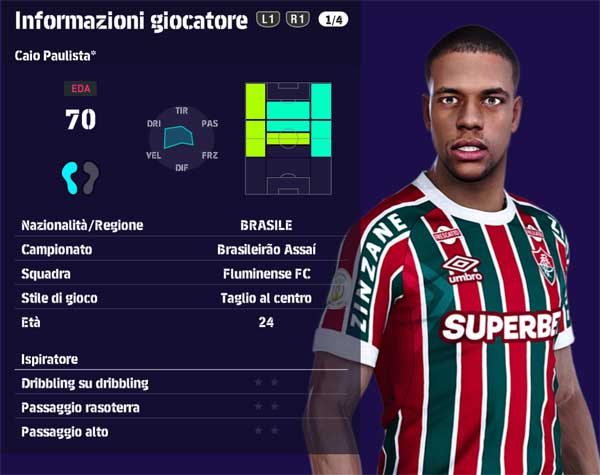
Task: Choose the Passaggio alto skill row
Action: [150, 431]
